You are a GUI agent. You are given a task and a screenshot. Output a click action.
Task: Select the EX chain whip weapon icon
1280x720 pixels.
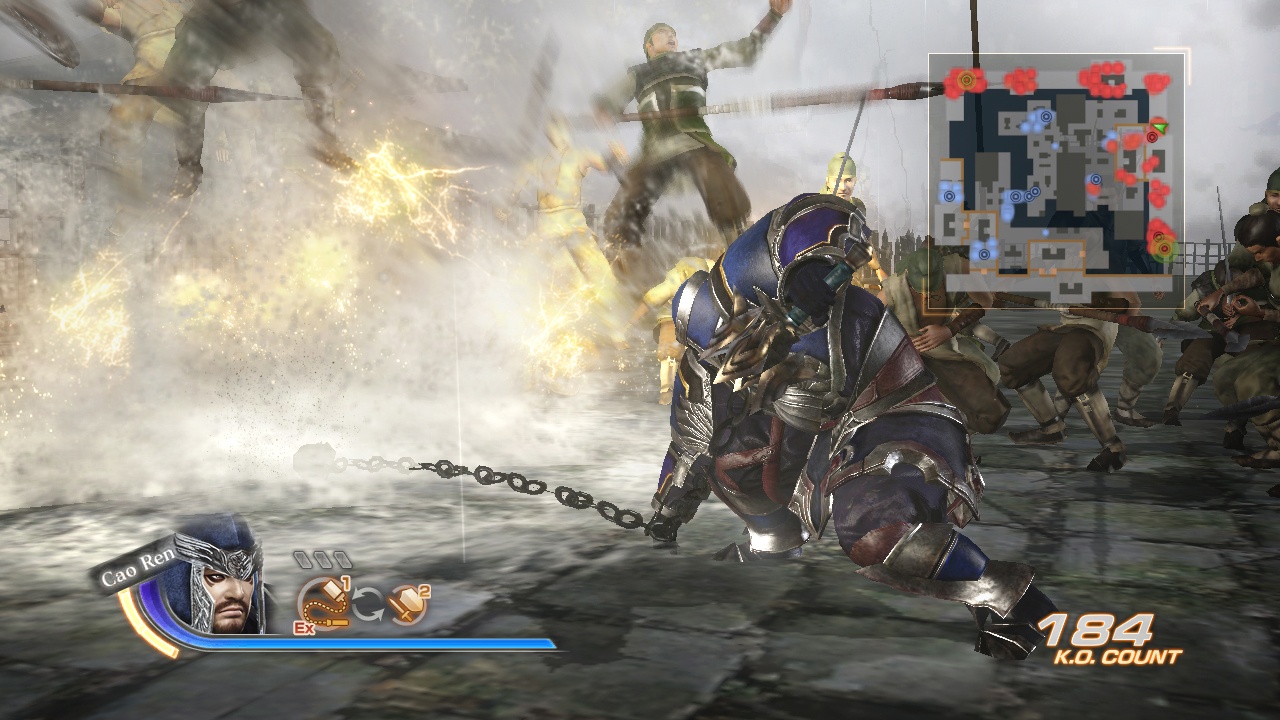[x=323, y=603]
